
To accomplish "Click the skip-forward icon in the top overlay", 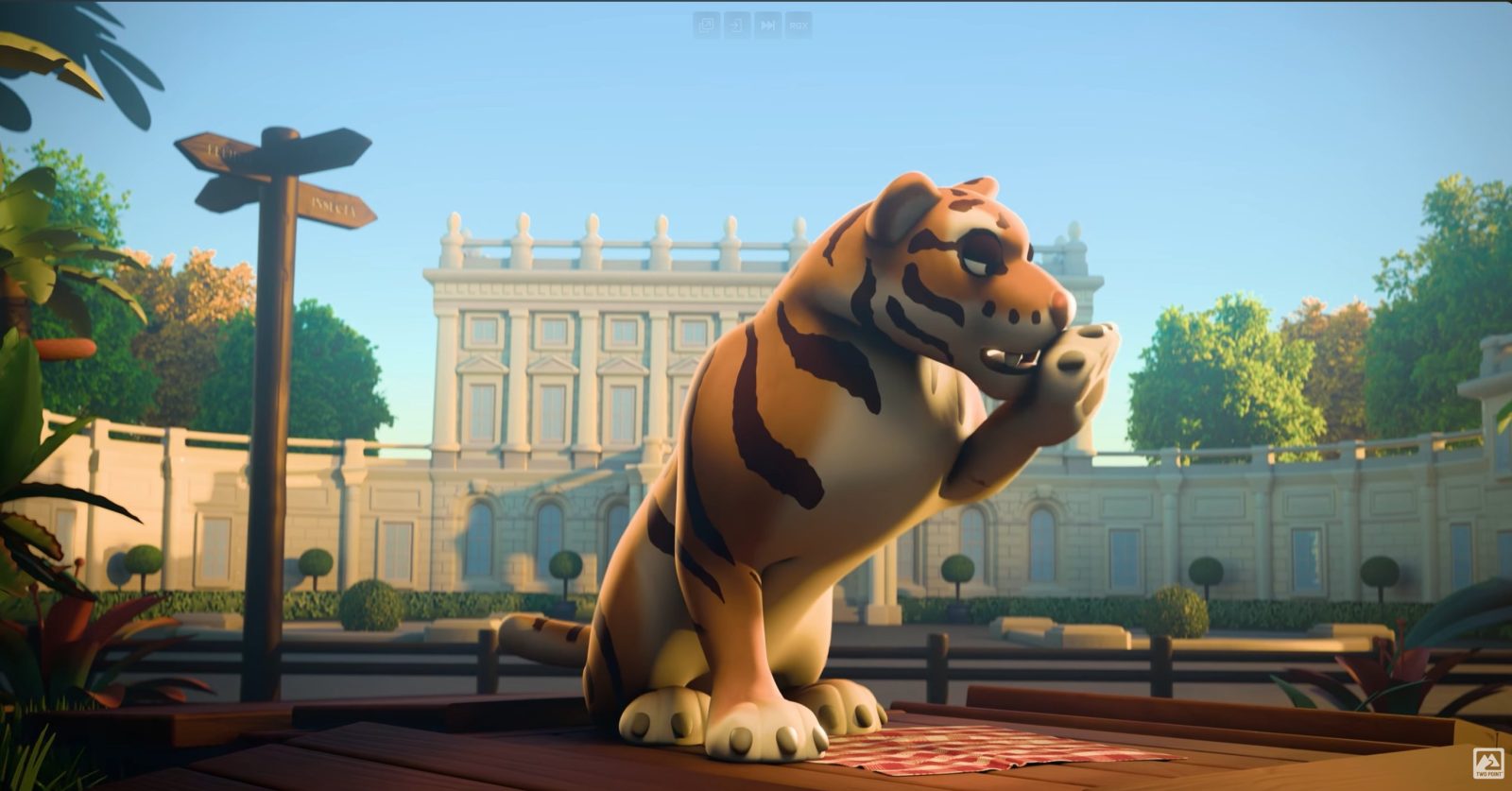I will tap(767, 26).
